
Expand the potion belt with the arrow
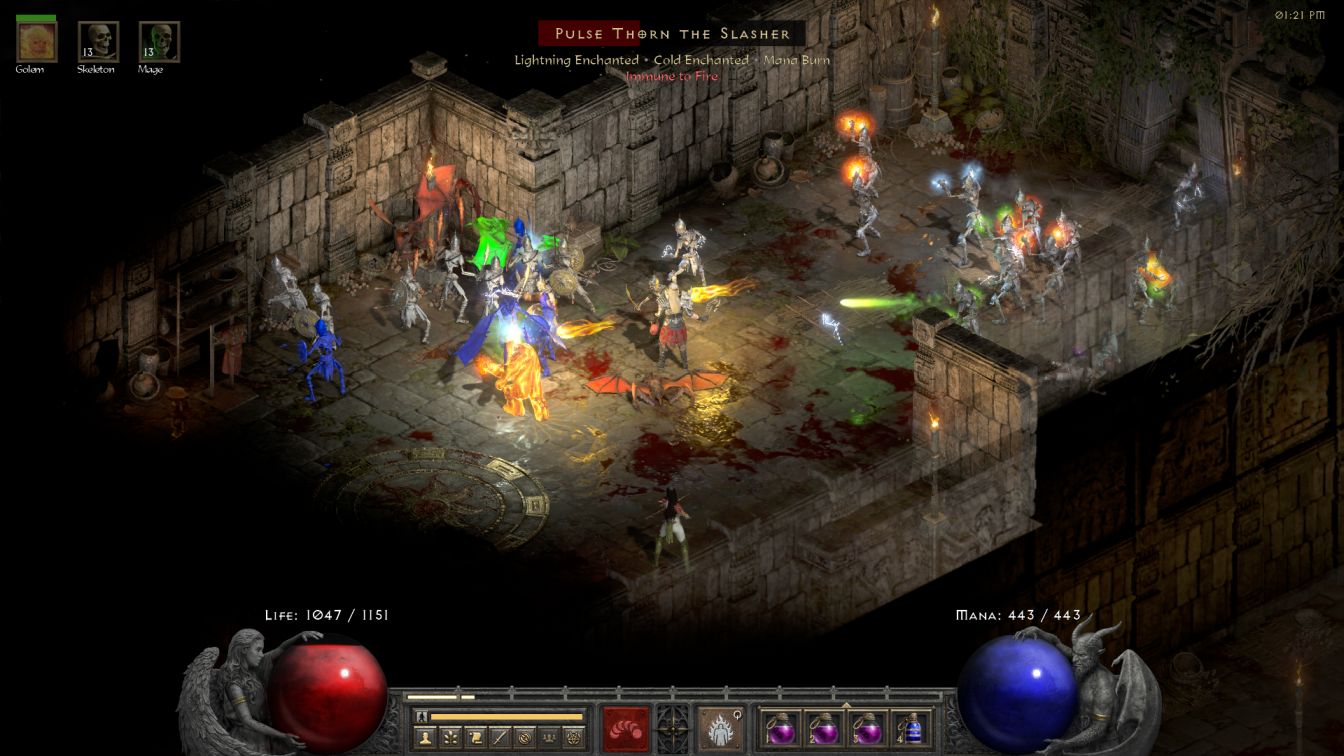point(846,704)
